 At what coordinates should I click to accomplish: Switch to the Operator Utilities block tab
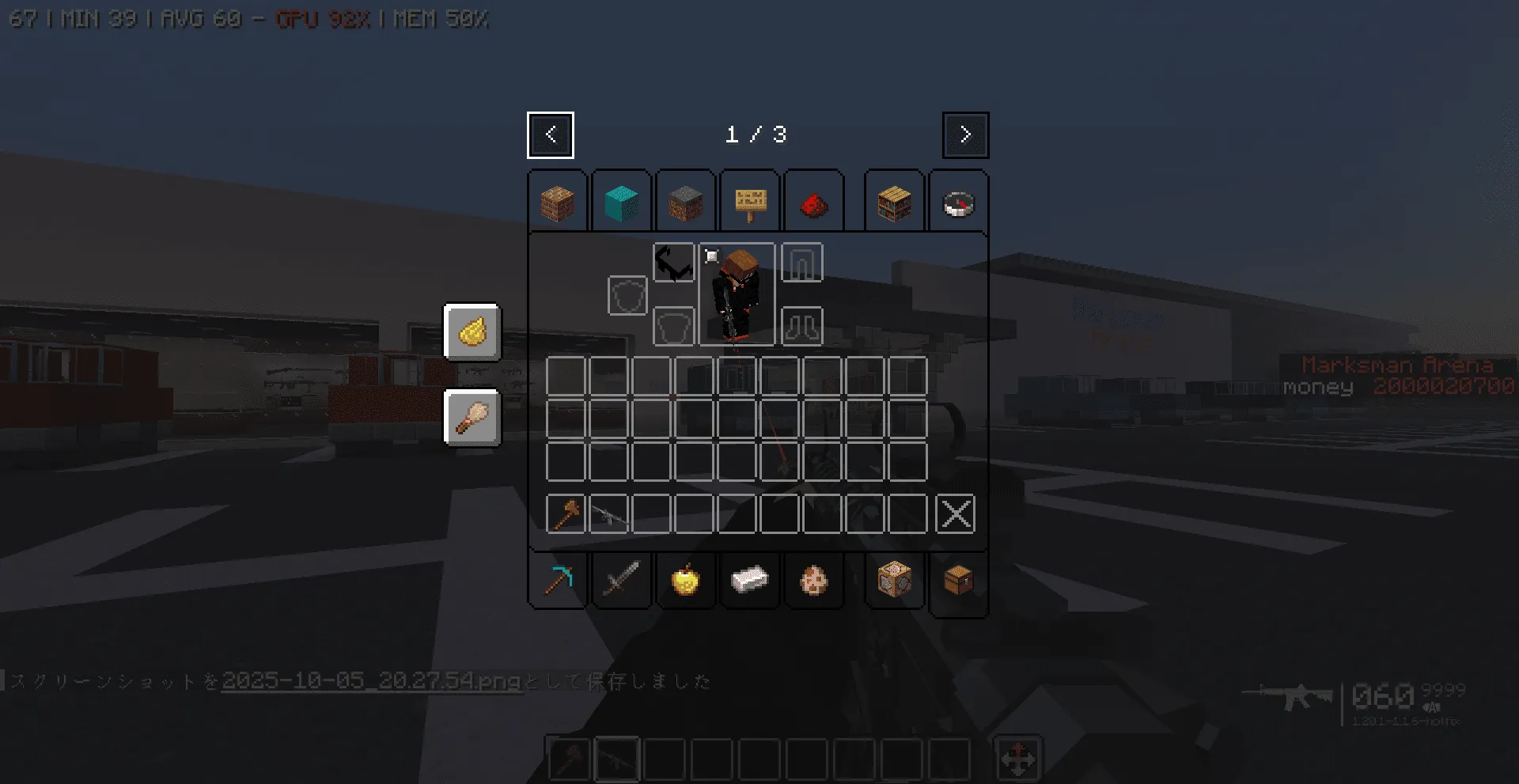[893, 581]
